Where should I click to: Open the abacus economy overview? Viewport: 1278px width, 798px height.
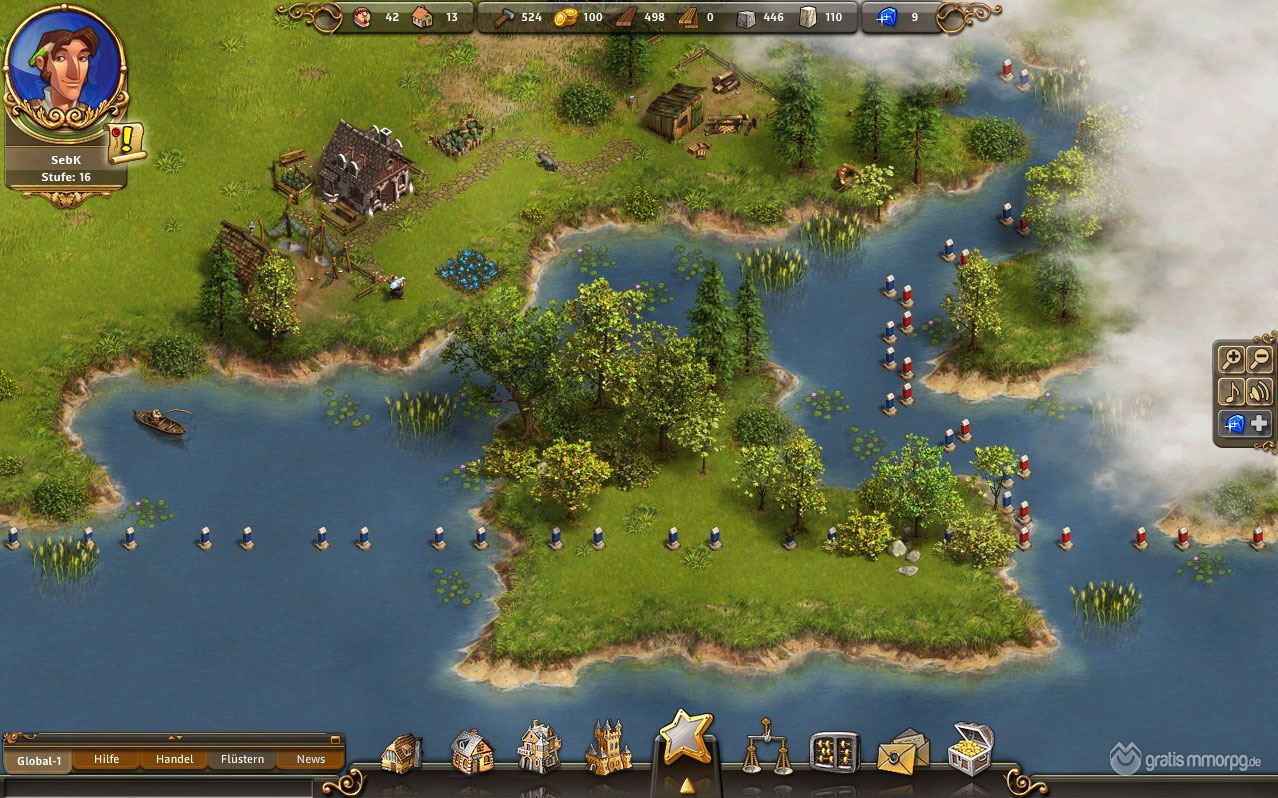834,752
